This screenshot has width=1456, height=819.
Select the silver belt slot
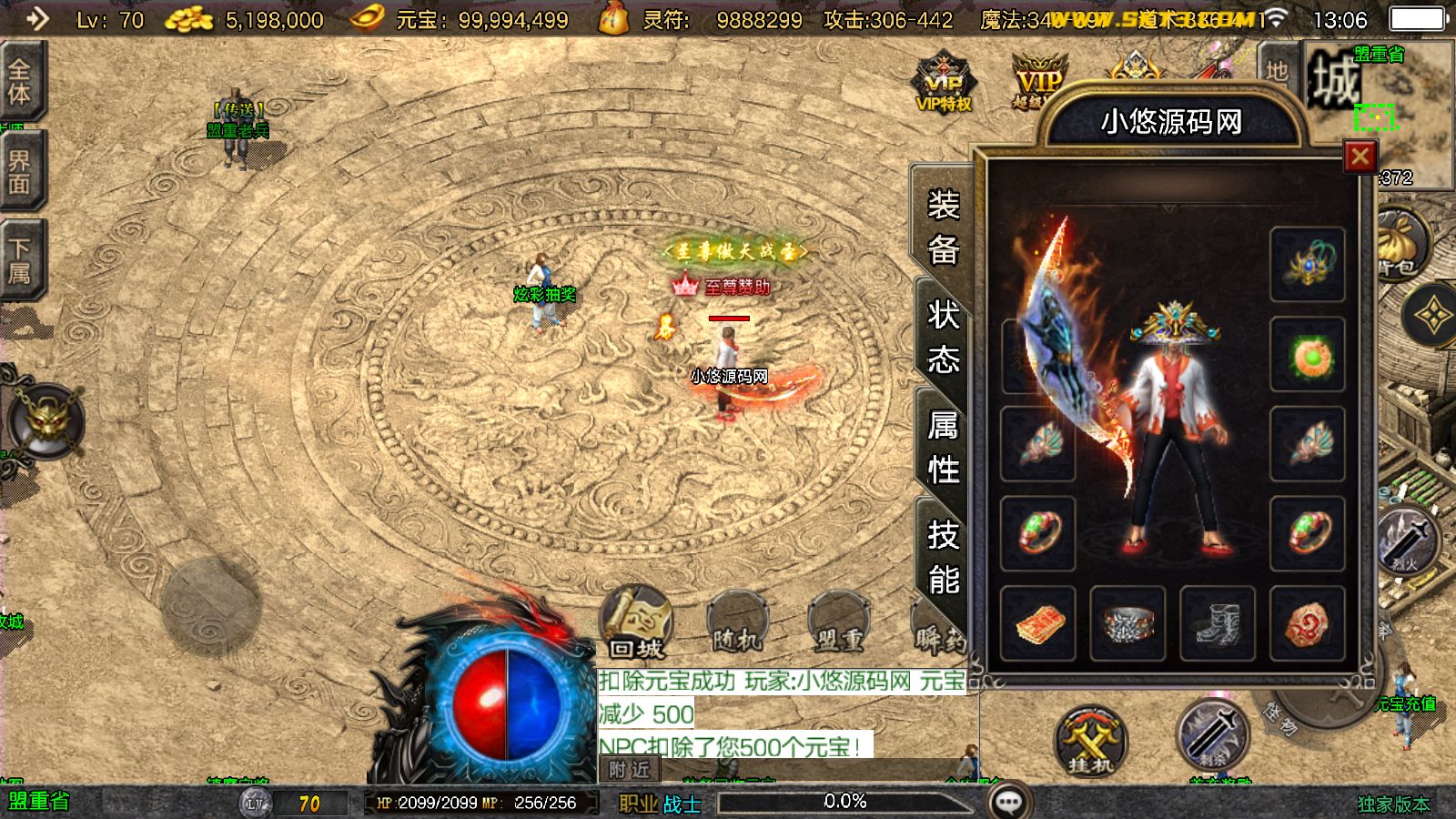tap(1127, 623)
